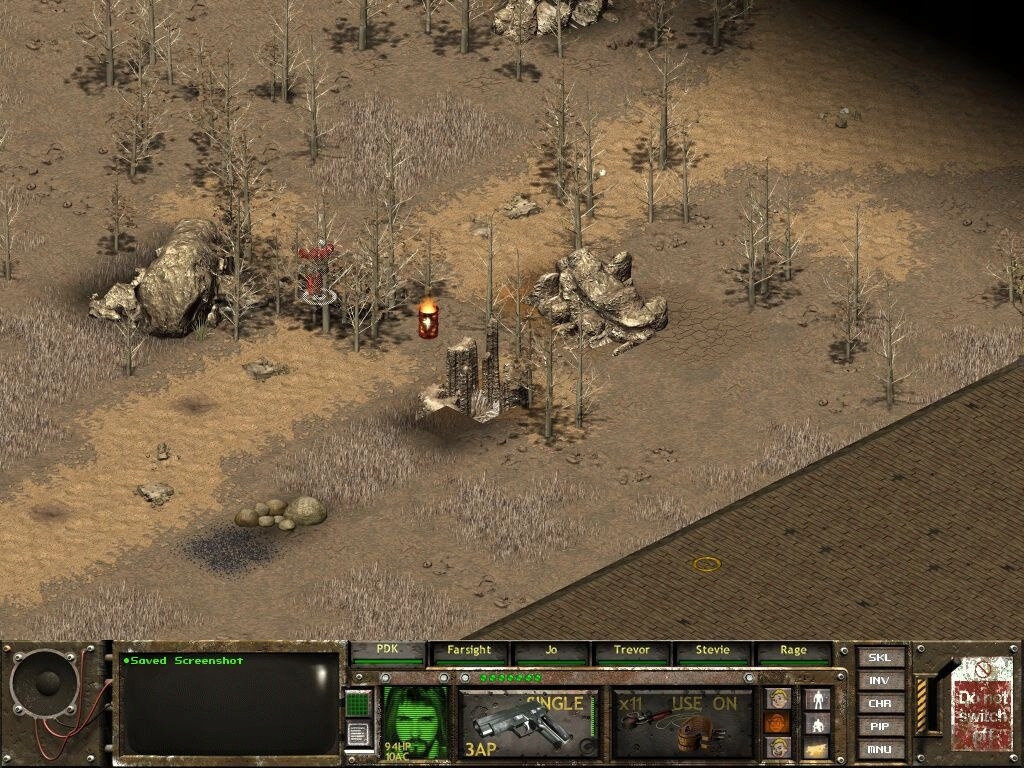Open the MNU game menu

(880, 749)
